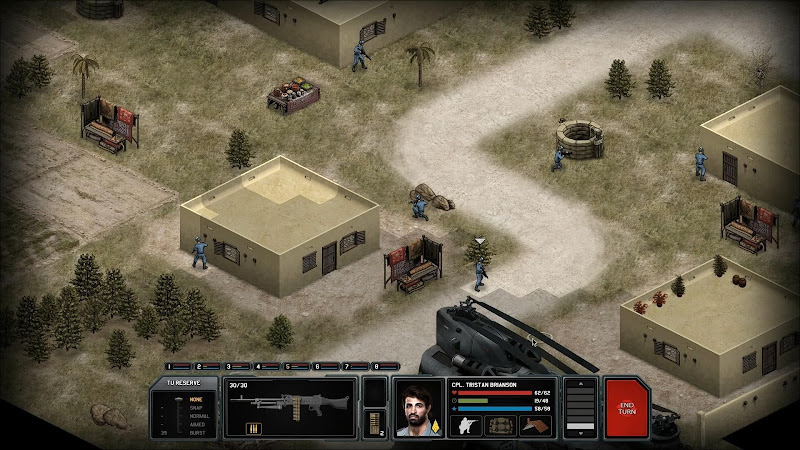Screen dimensions: 800x450
Task: Choose None for TU reserve
Action: pos(196,400)
